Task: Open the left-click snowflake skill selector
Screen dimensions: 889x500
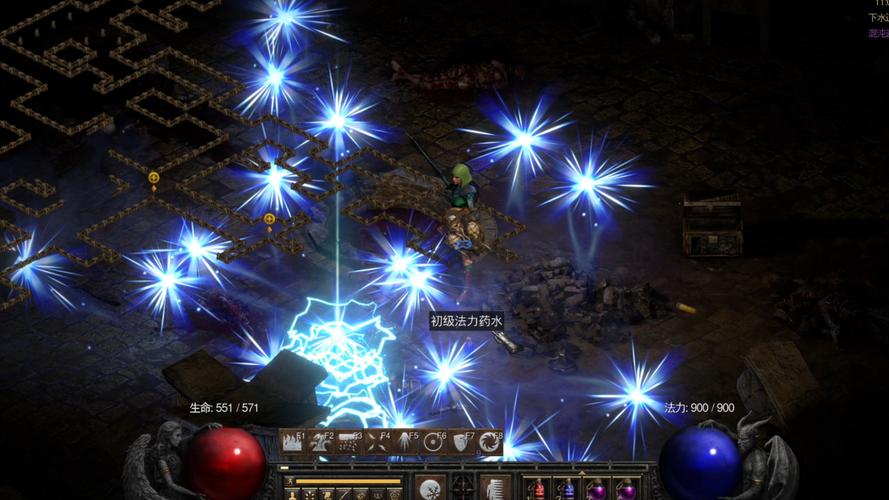Action: pos(430,488)
